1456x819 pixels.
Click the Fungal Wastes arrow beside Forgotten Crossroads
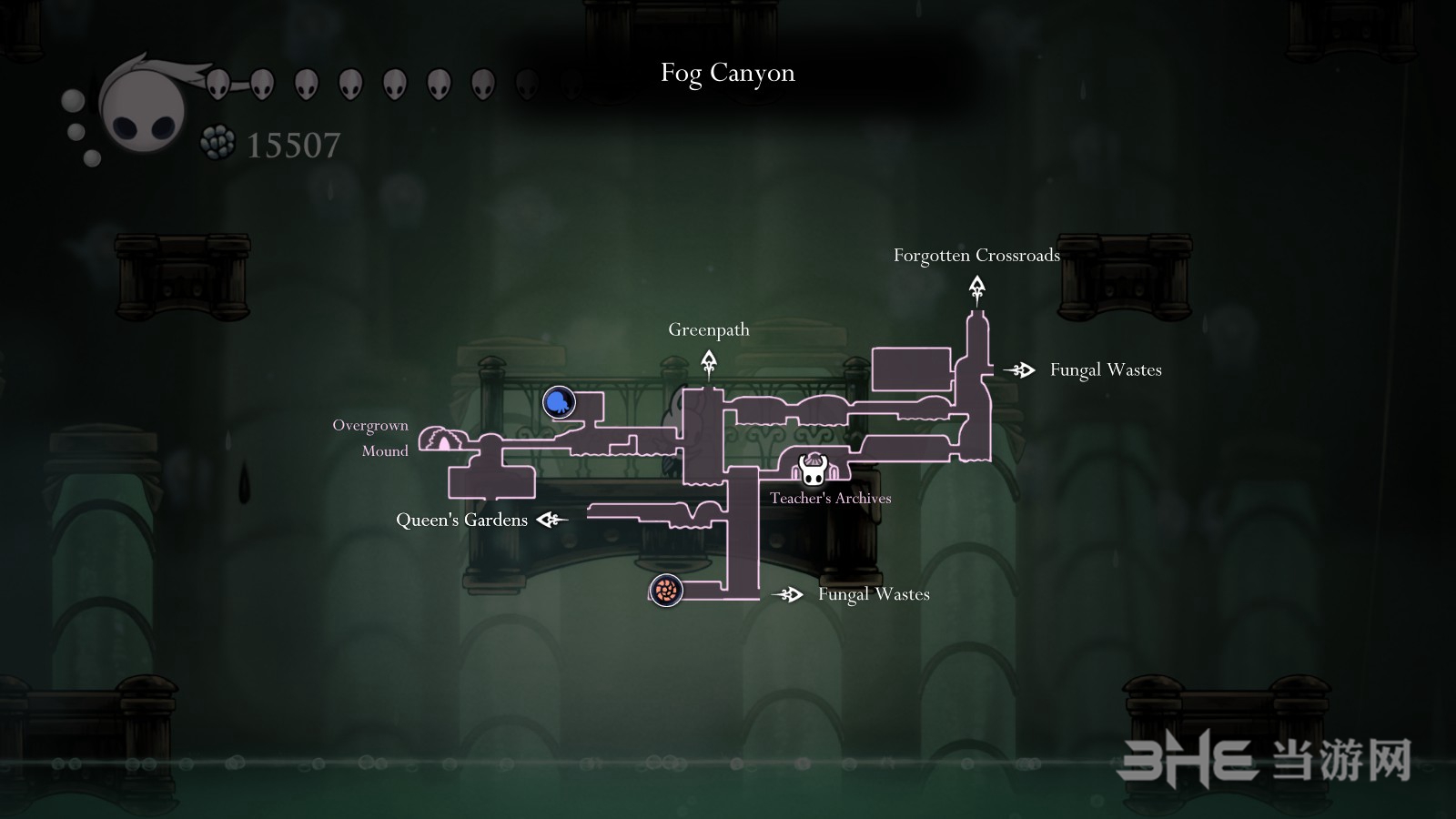(x=1020, y=369)
